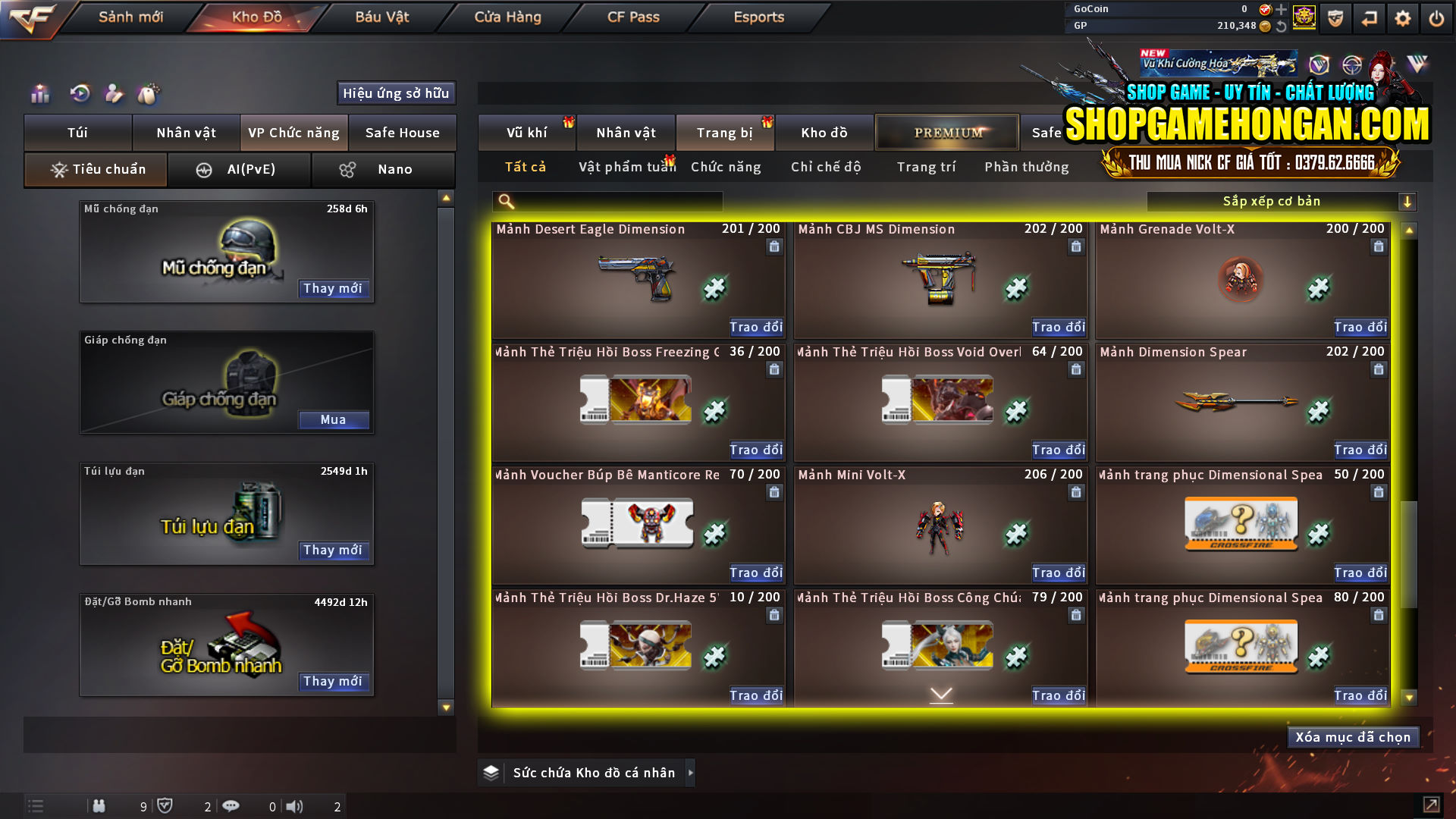Select the replay/history icon near top left

(82, 94)
